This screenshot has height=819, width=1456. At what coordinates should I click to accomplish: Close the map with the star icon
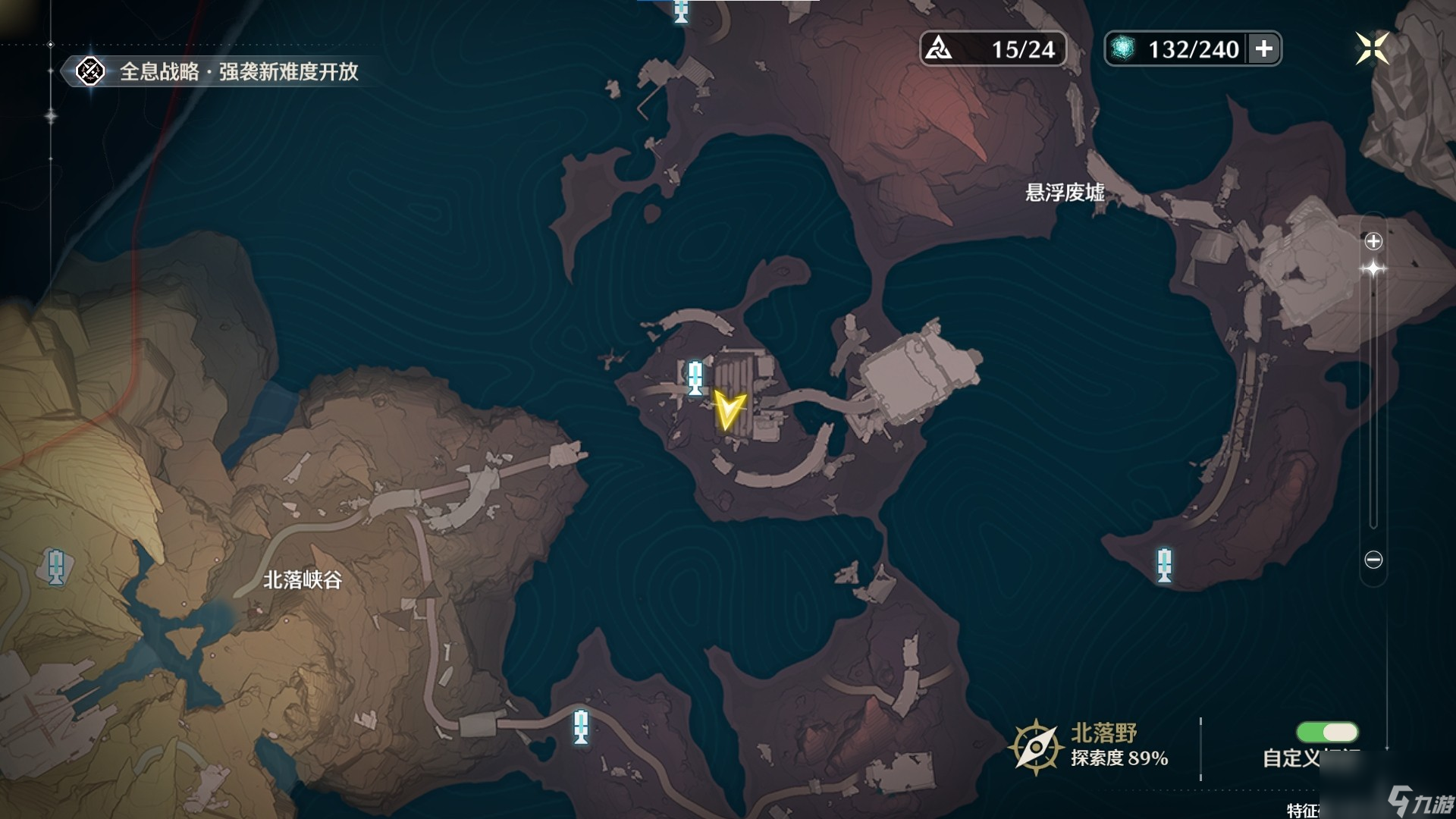(1371, 49)
